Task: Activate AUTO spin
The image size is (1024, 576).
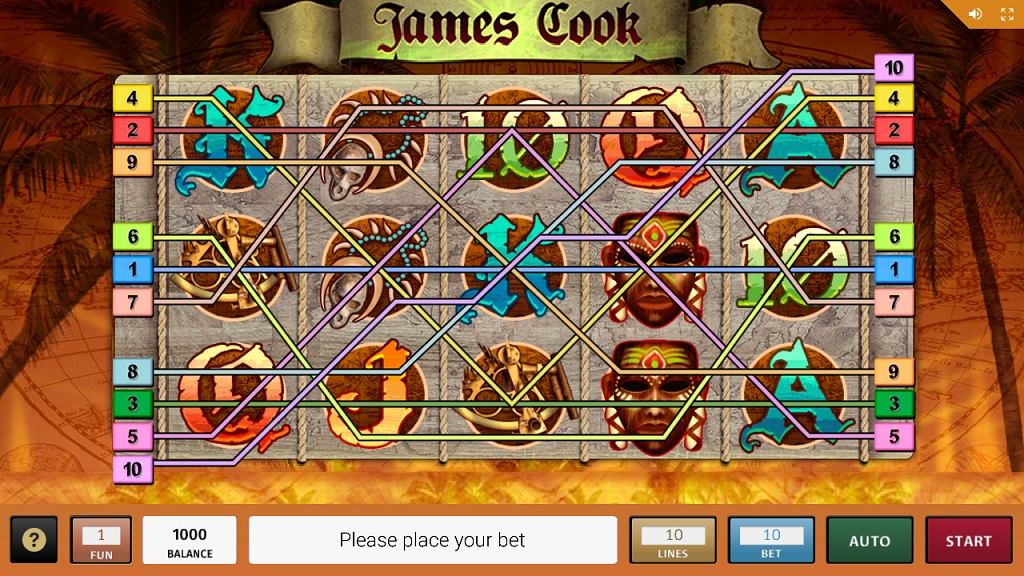Action: tap(869, 541)
